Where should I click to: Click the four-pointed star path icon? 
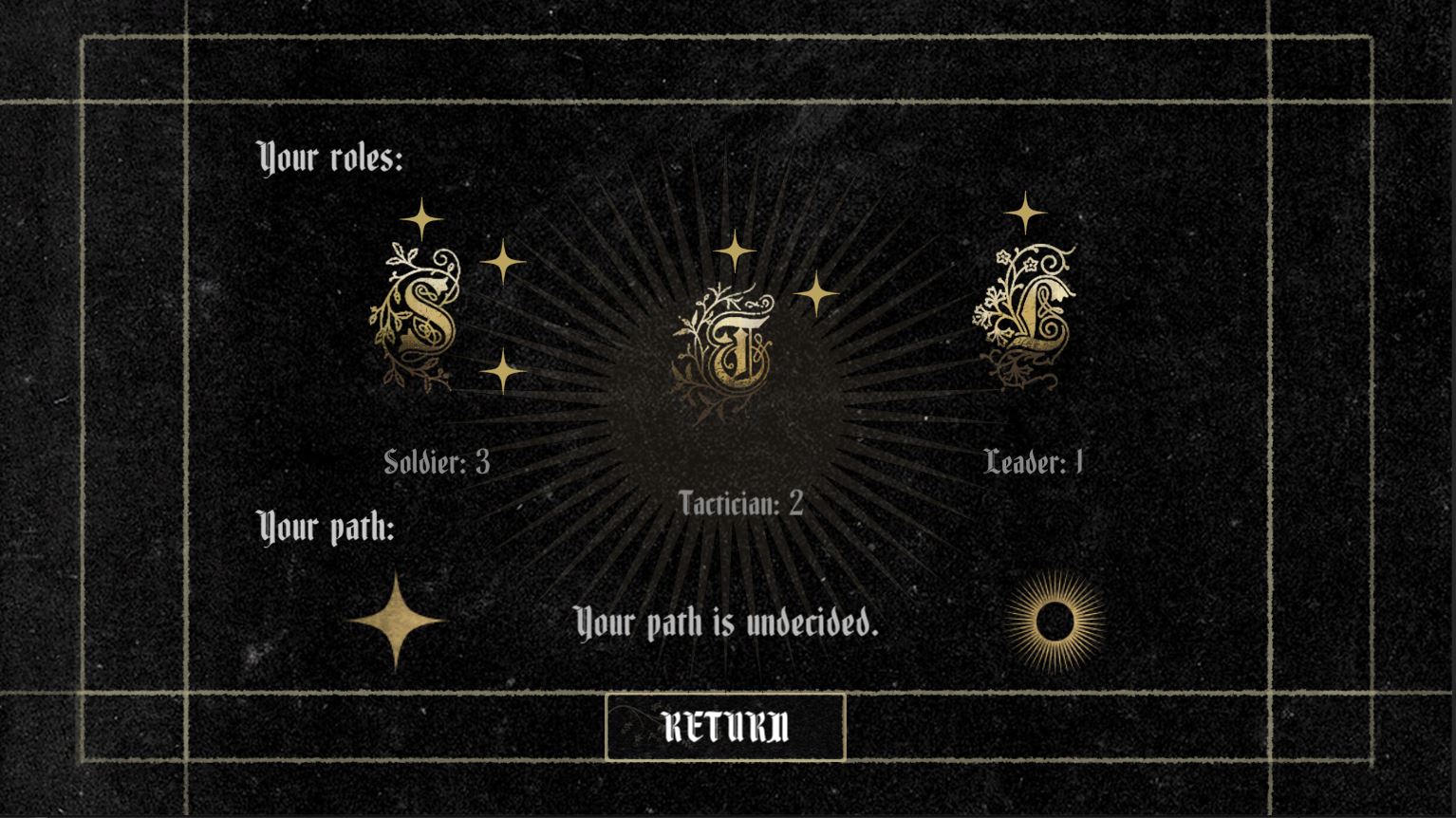click(x=395, y=619)
